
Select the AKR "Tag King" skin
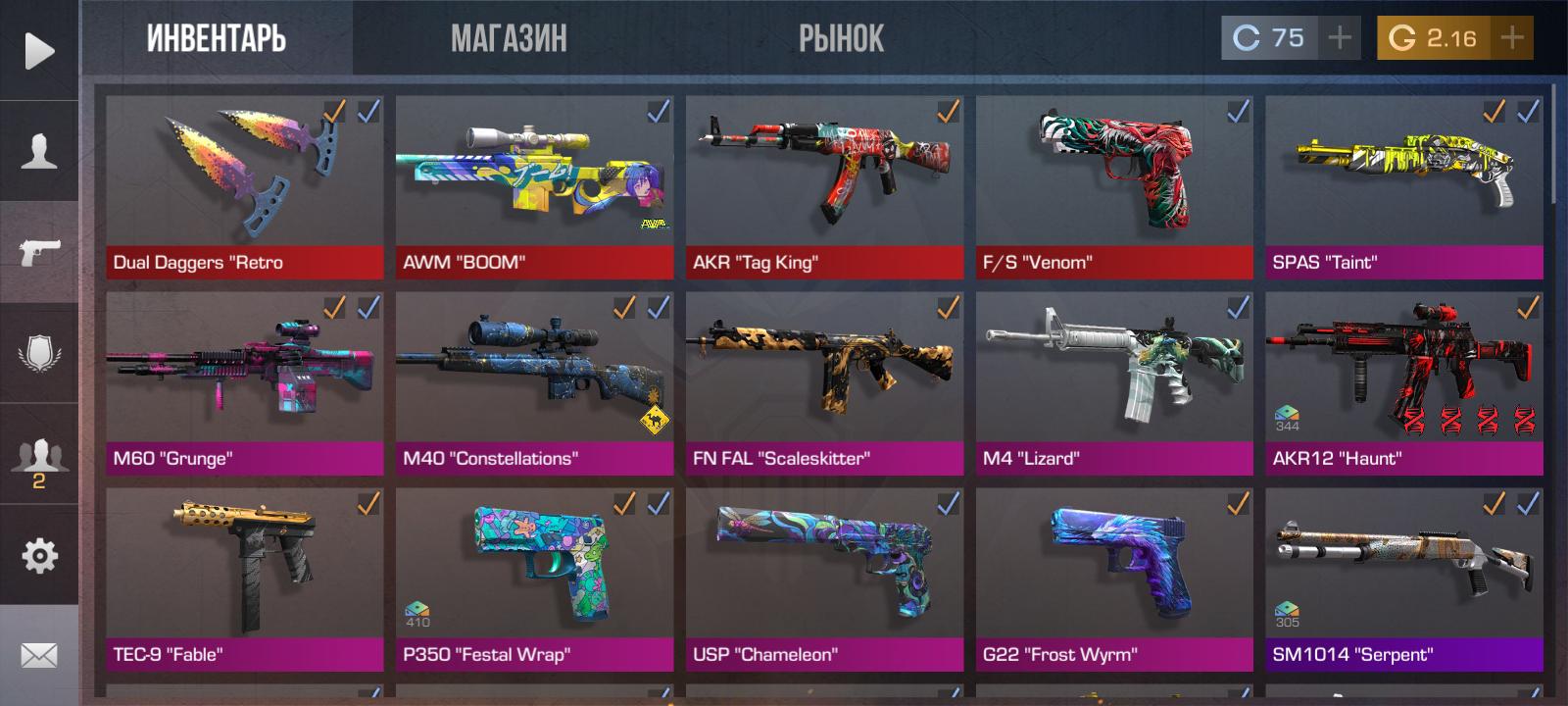tap(824, 186)
